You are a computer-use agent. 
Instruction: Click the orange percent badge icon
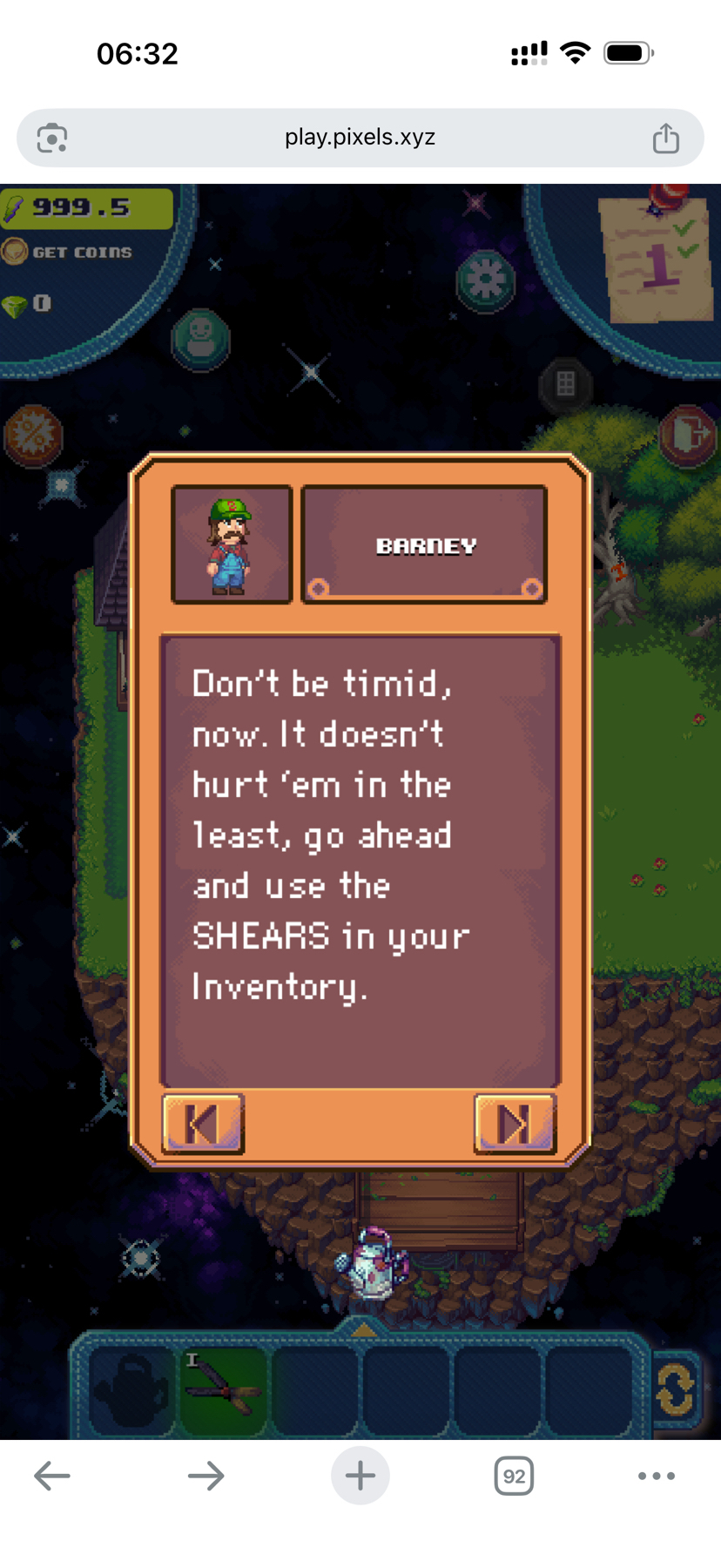[34, 434]
